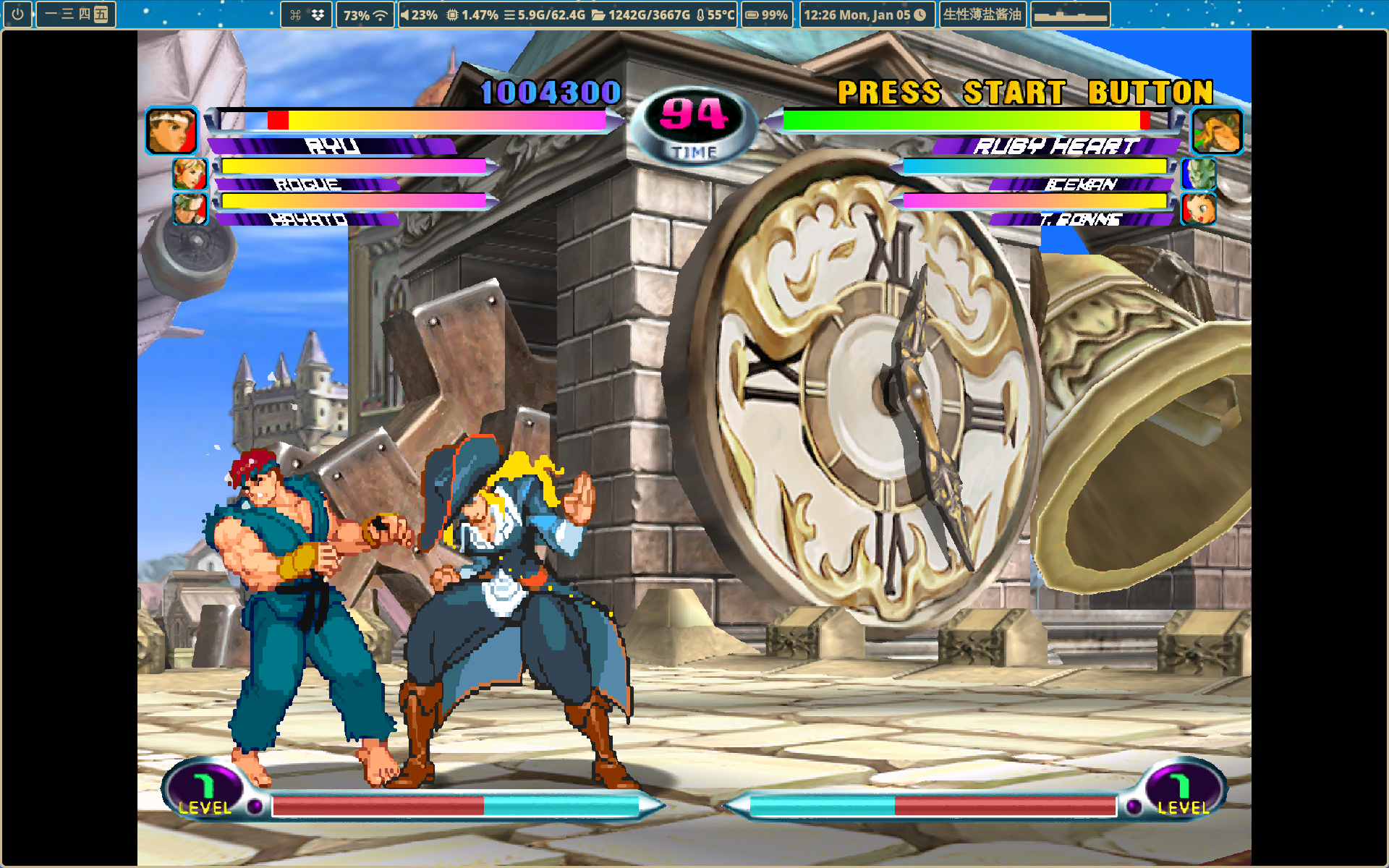Choose Hayato's assist portrait

click(x=190, y=208)
